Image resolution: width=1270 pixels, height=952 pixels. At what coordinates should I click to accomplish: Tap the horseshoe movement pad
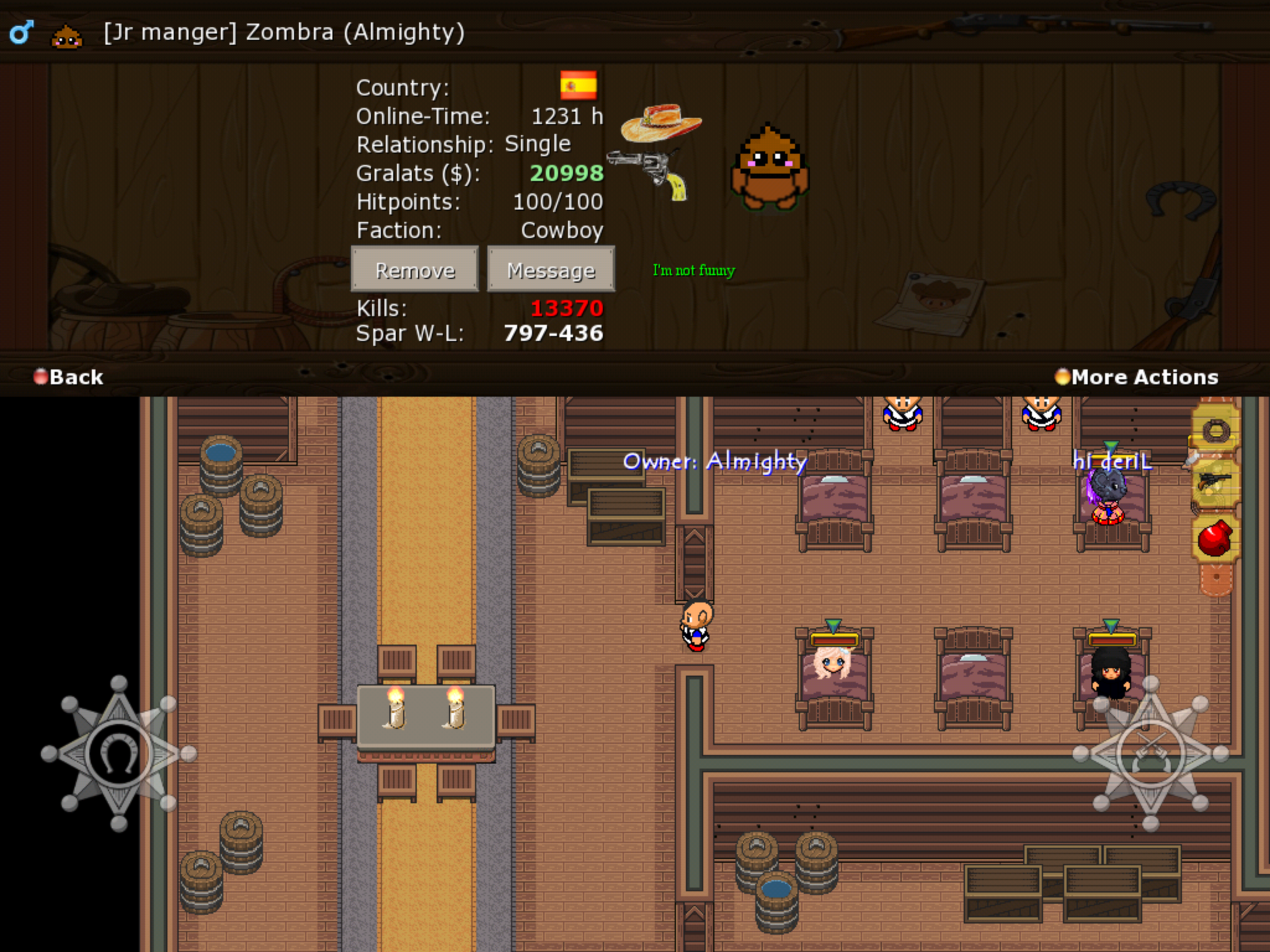(x=118, y=754)
